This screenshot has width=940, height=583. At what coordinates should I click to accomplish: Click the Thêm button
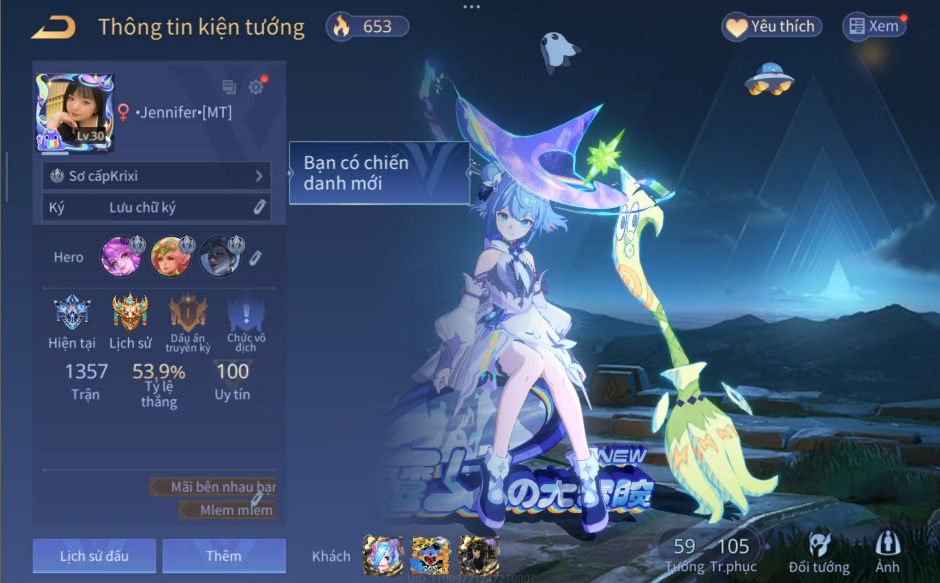coord(224,556)
